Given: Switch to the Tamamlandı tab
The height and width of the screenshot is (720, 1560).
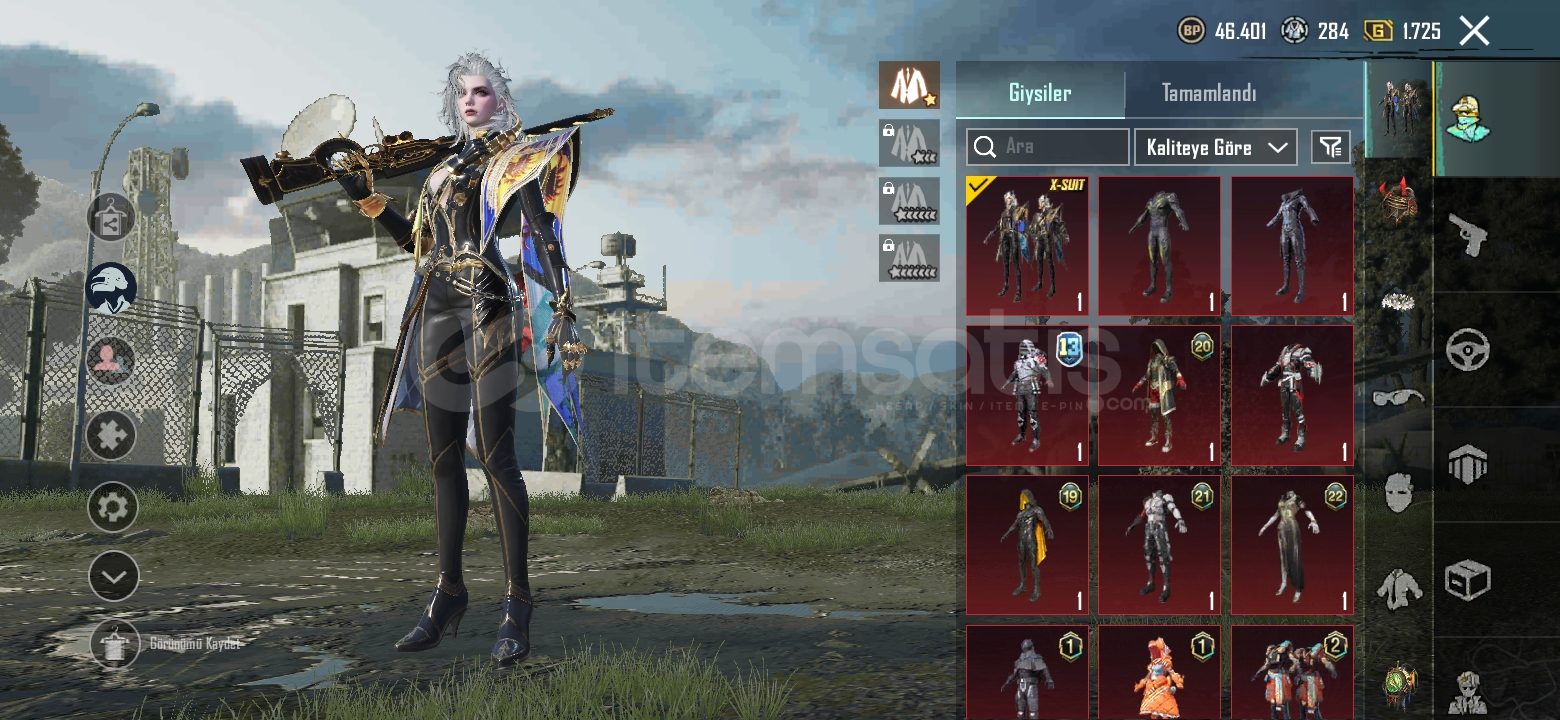Looking at the screenshot, I should [1208, 93].
